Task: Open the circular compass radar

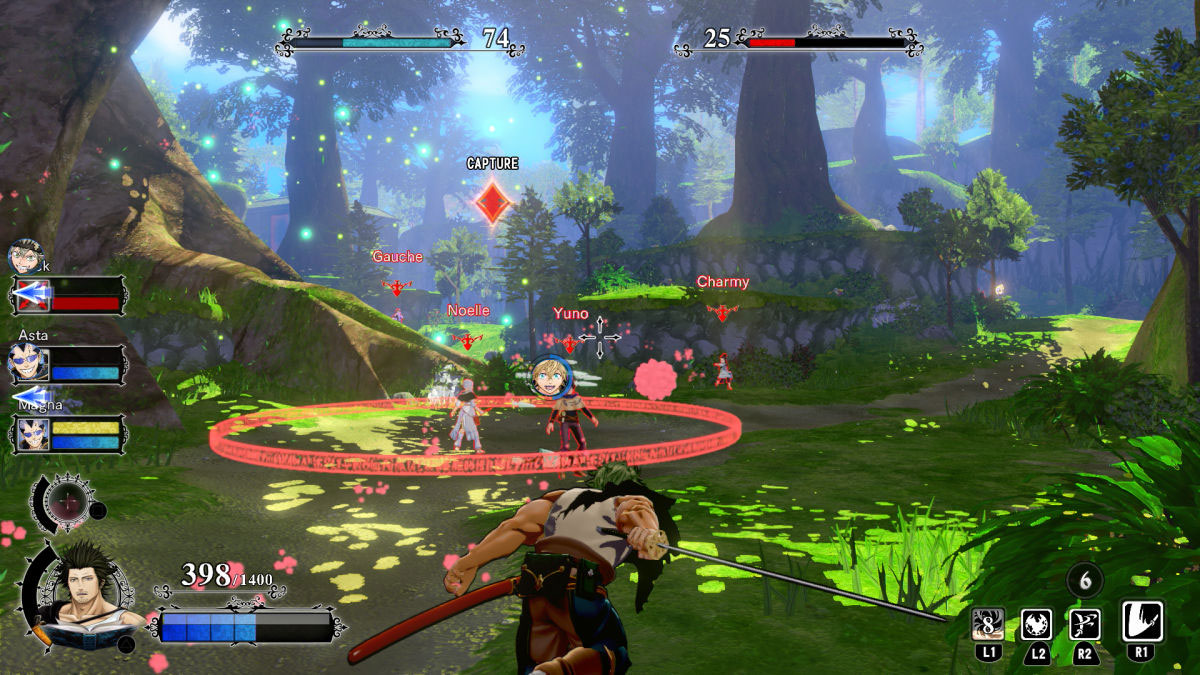Action: (x=66, y=500)
